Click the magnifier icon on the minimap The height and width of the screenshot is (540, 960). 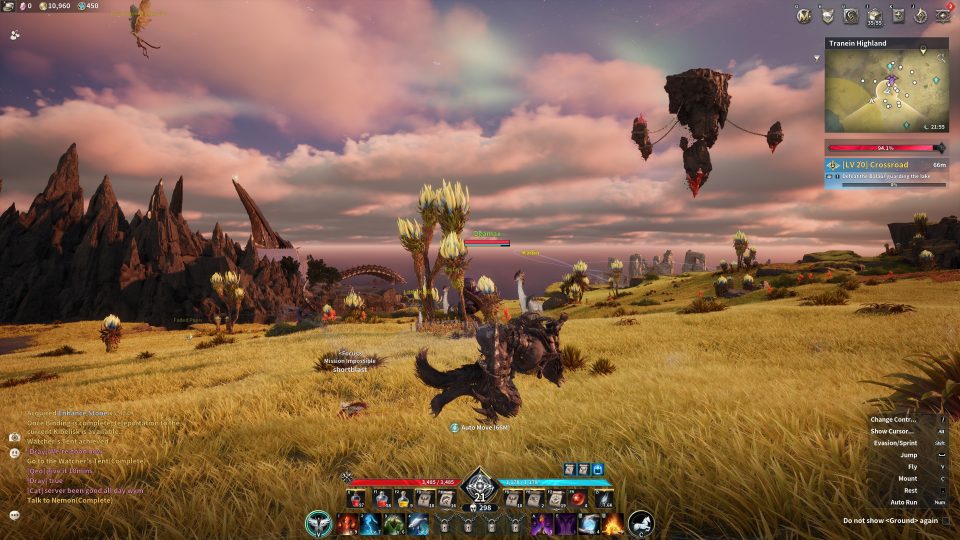[x=940, y=59]
